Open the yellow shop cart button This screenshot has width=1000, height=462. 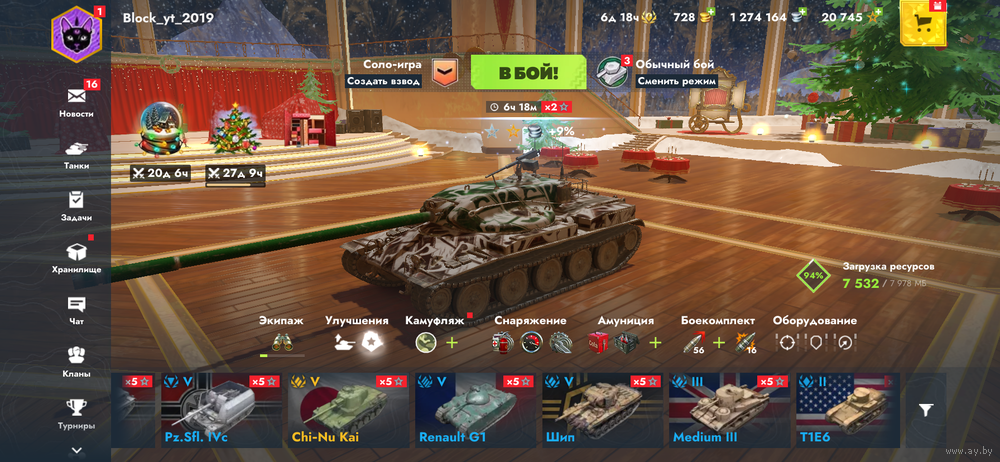pos(921,23)
